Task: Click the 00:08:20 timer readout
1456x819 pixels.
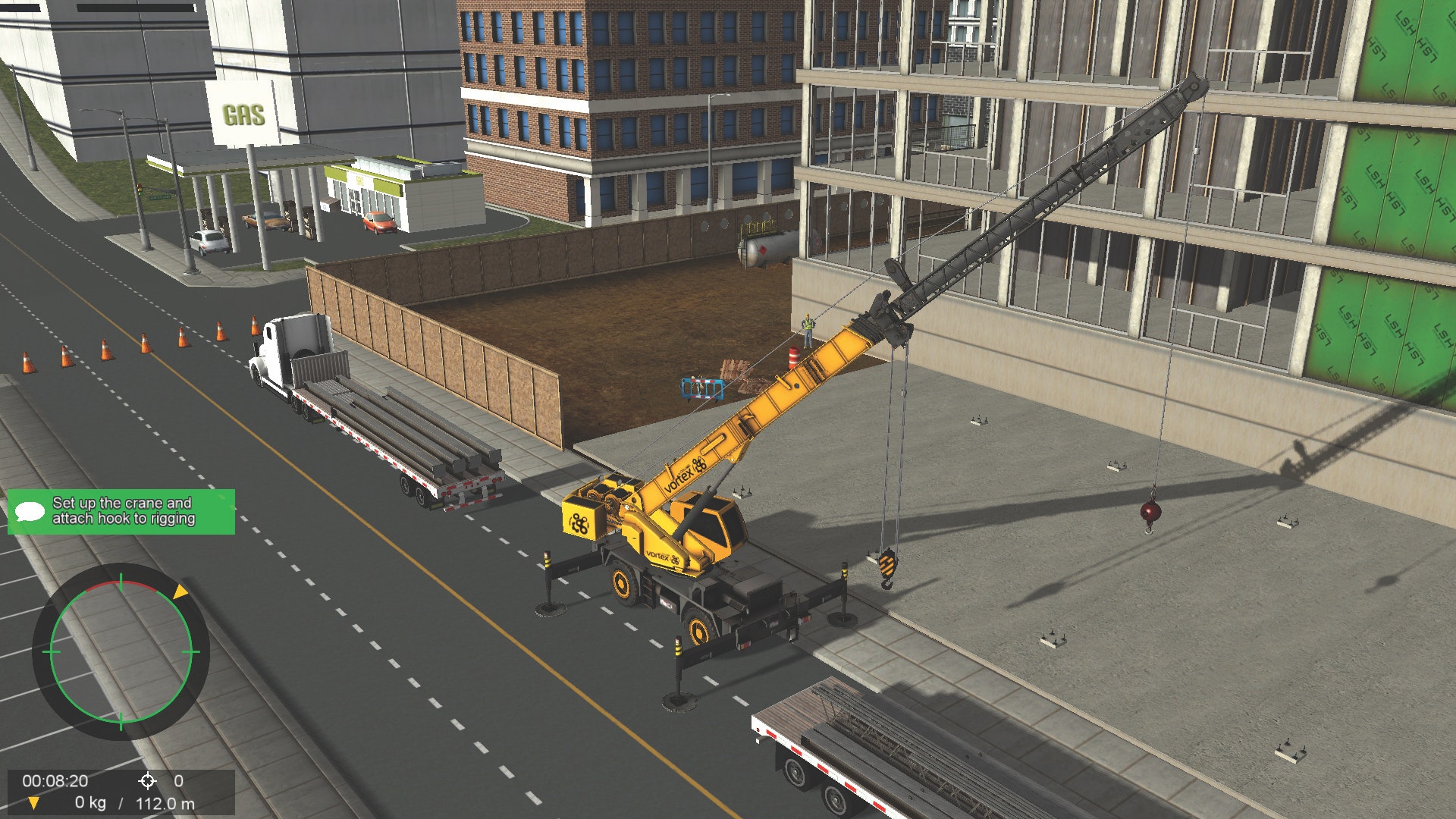Action: 55,781
